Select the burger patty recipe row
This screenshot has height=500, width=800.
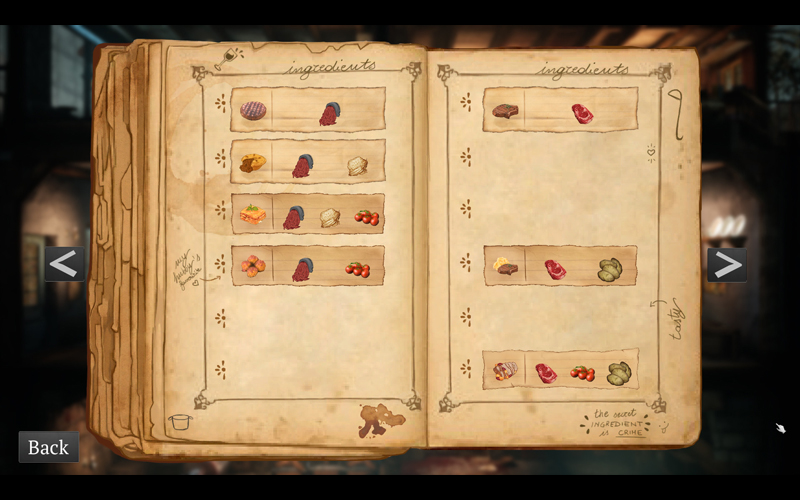[307, 110]
